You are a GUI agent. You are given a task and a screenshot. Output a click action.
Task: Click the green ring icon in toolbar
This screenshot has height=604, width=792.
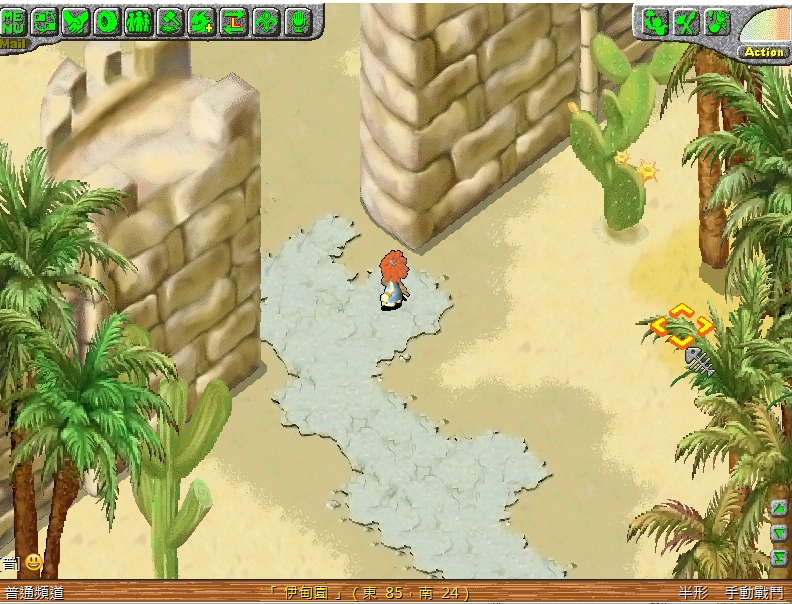[x=107, y=21]
